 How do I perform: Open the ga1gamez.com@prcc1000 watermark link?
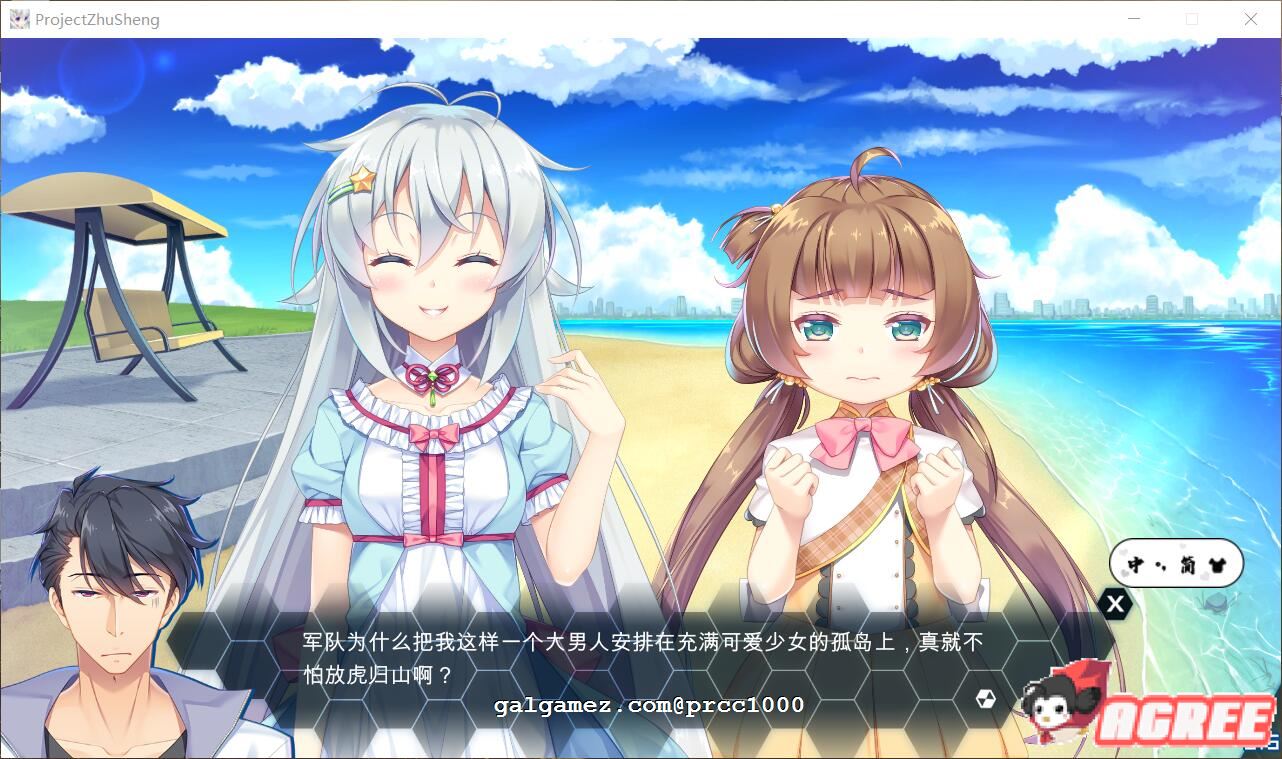[x=647, y=704]
